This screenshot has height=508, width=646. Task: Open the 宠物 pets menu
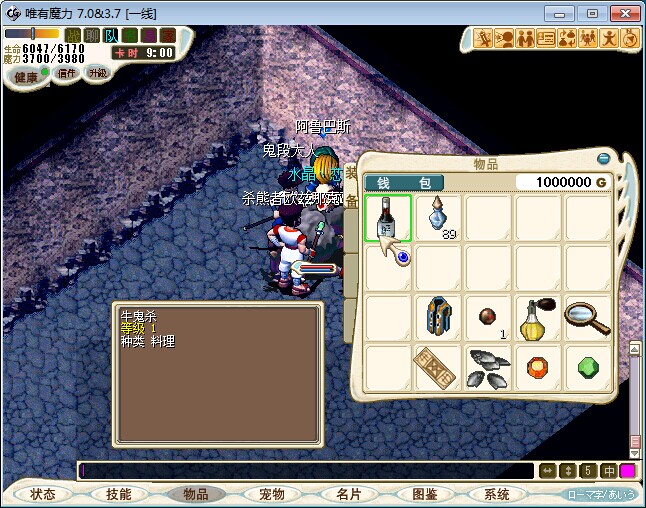[272, 494]
